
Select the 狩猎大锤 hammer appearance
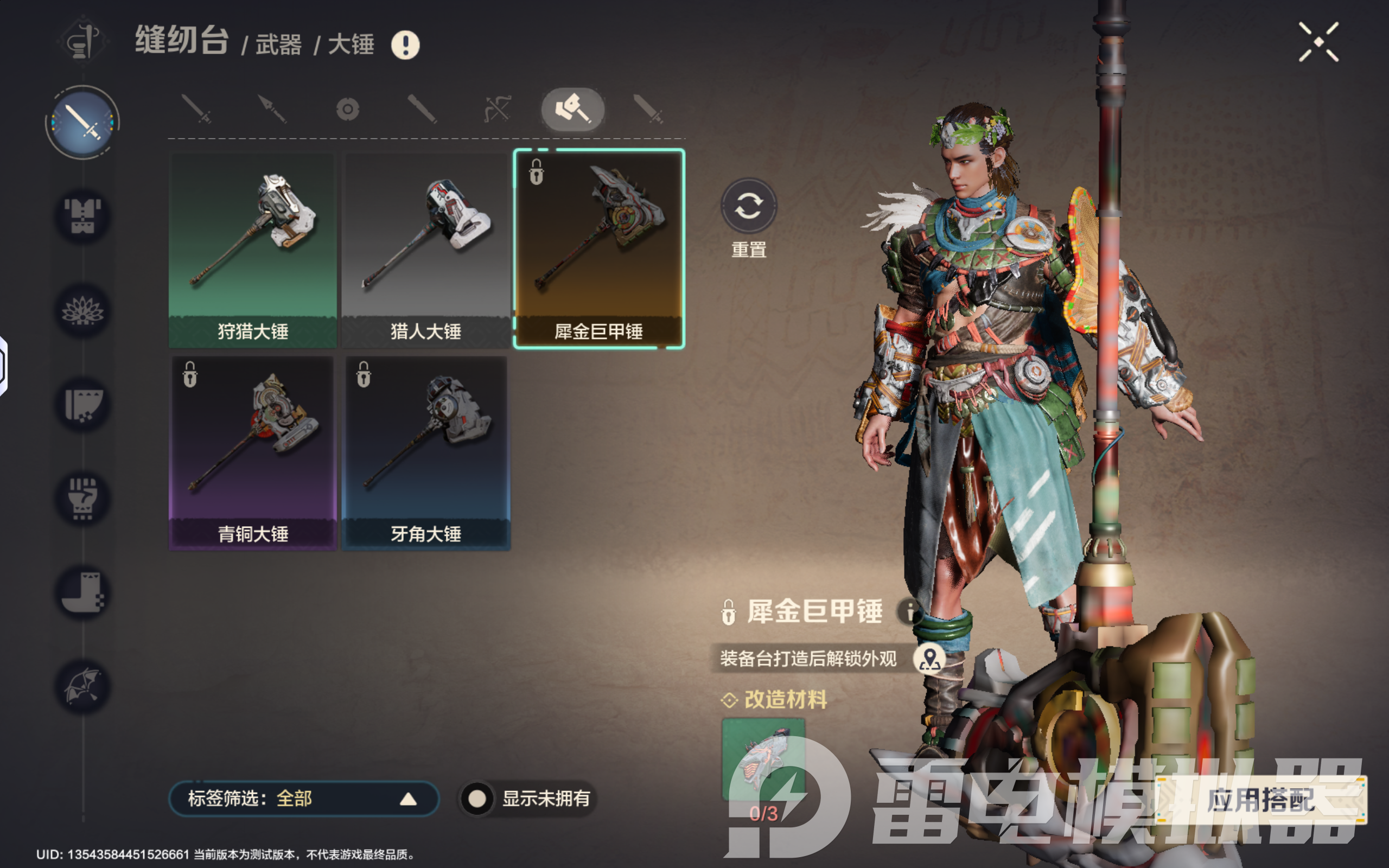252,250
